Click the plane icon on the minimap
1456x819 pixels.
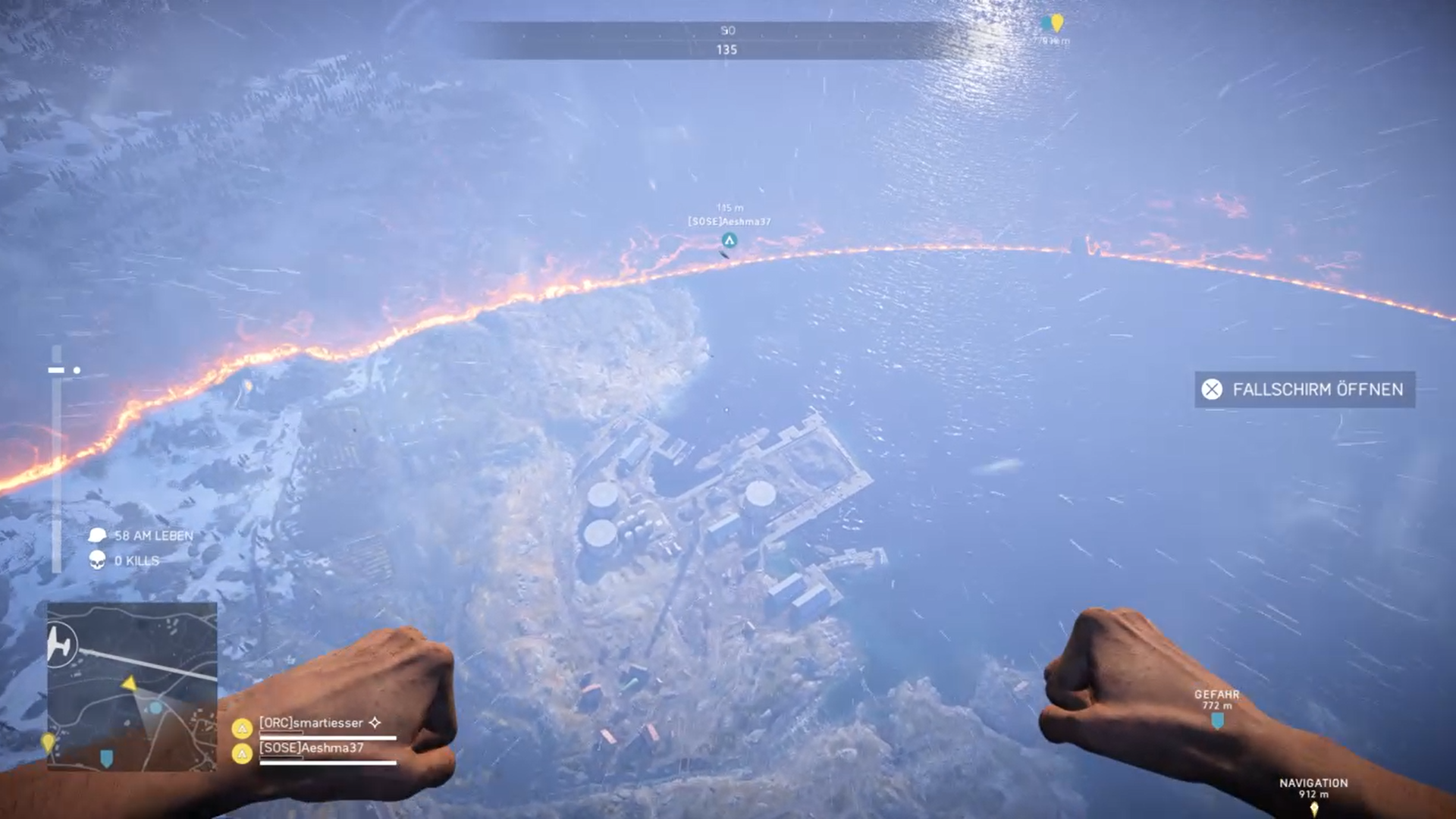(x=61, y=645)
